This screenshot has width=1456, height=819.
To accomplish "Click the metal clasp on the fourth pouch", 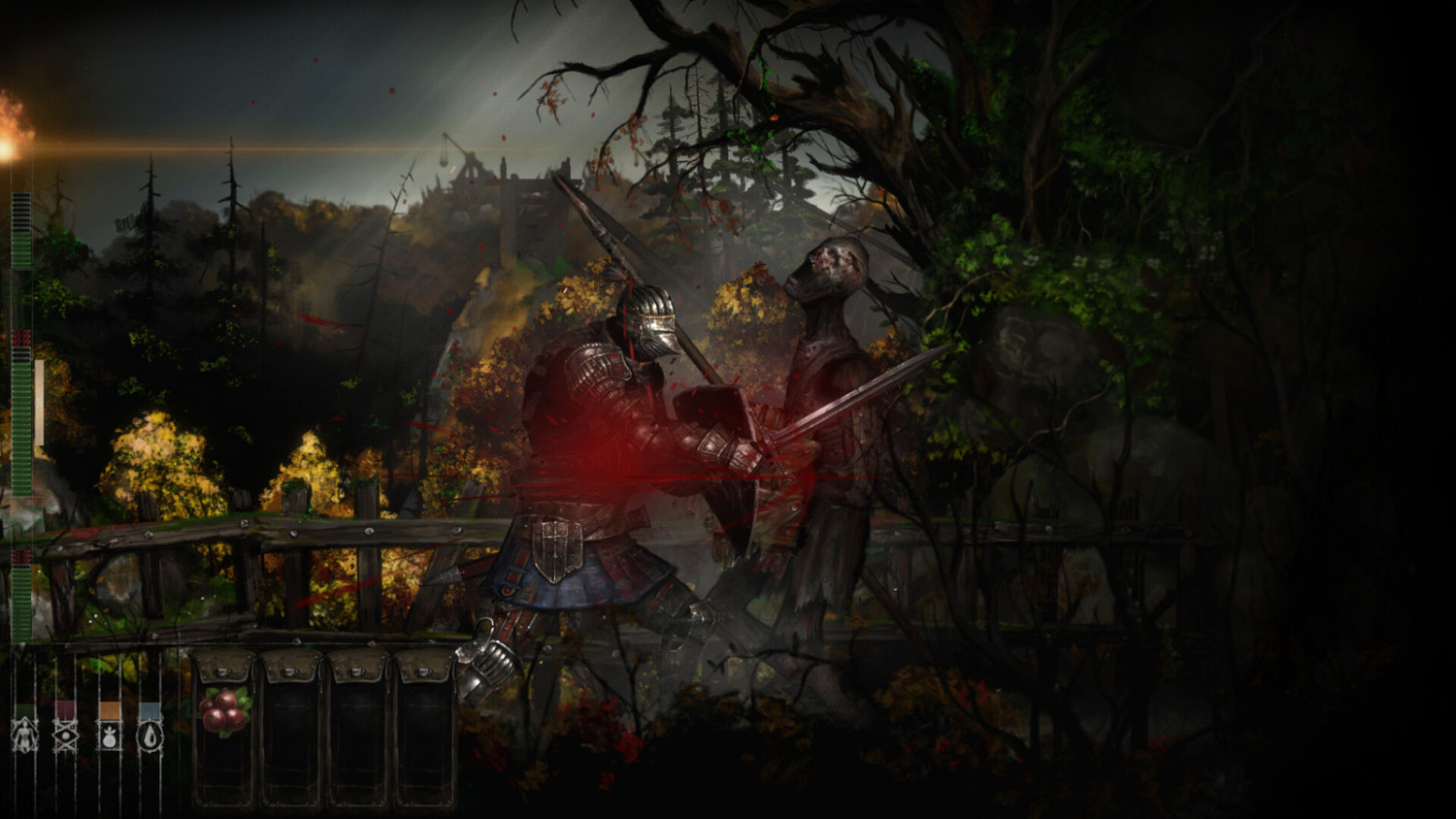I will (x=424, y=672).
